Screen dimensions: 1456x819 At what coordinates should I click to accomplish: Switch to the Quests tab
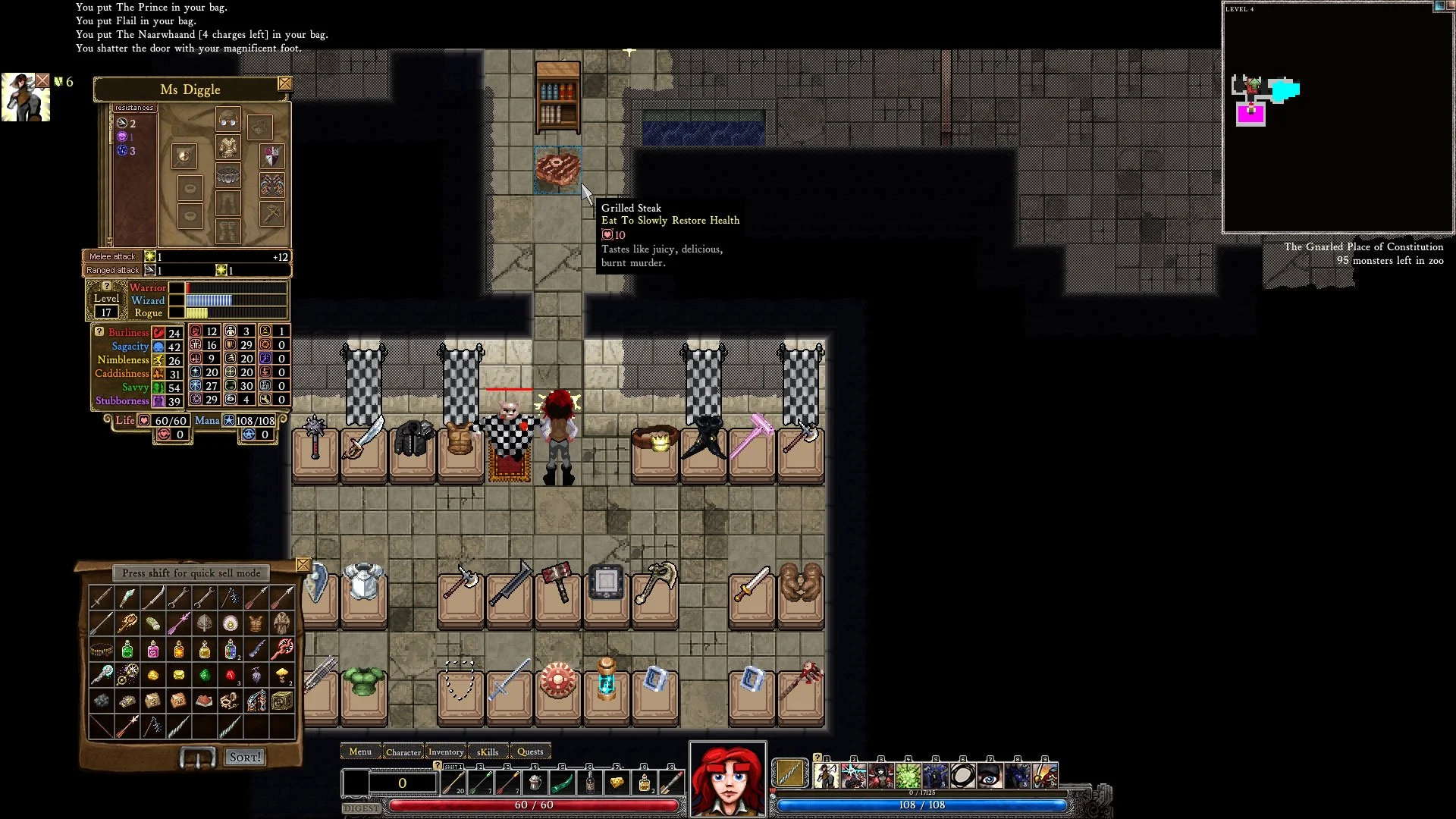(530, 752)
